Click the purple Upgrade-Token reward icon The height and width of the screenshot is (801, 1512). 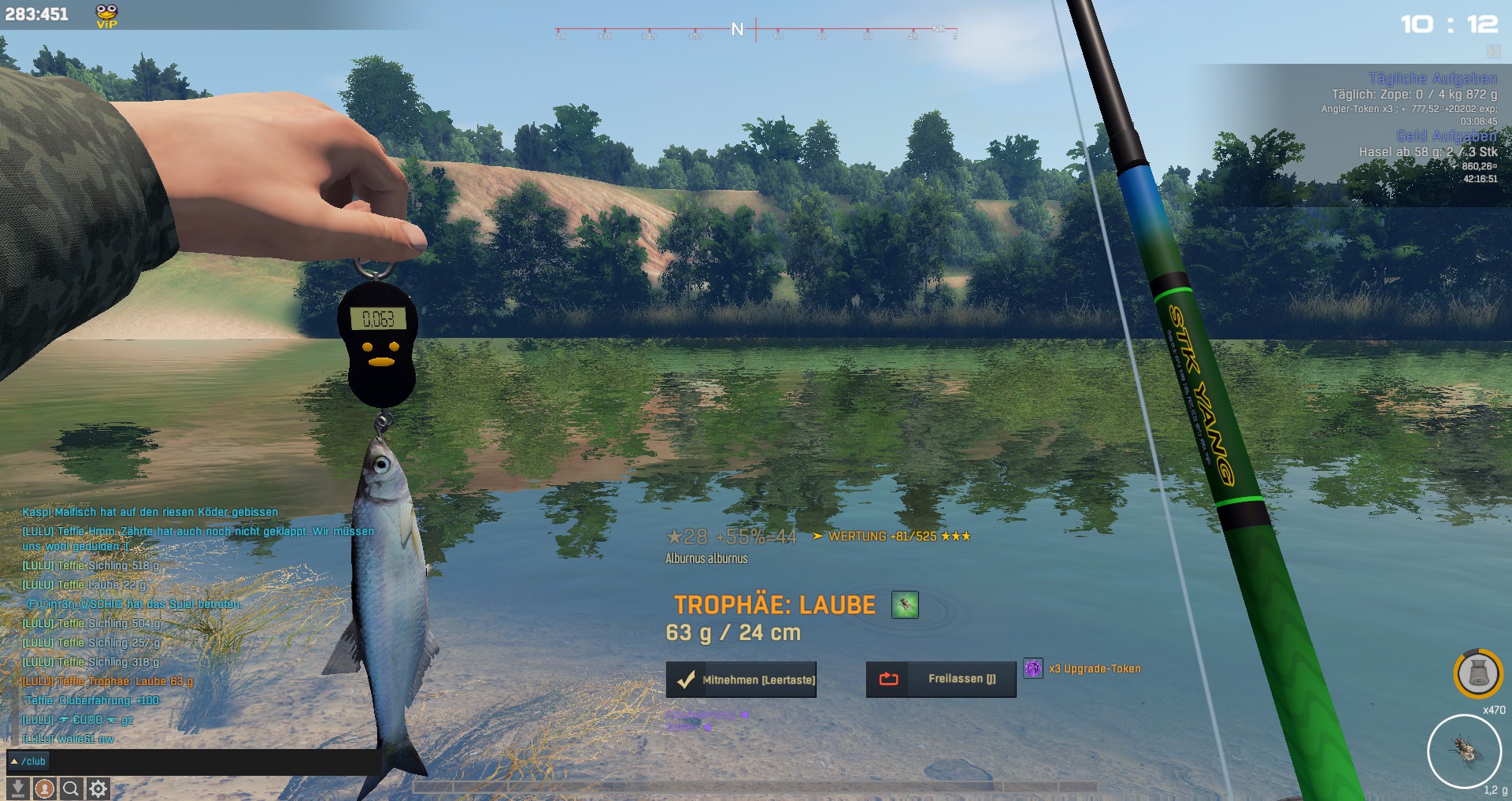[1033, 669]
